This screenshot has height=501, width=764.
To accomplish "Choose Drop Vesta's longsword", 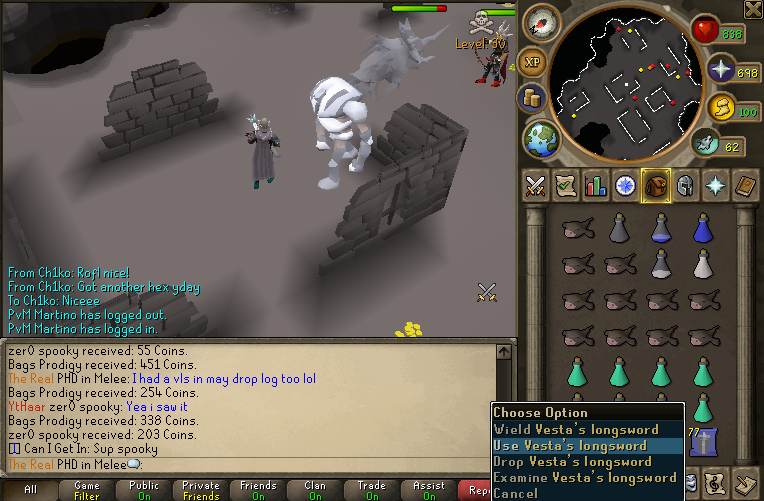I will tap(572, 462).
